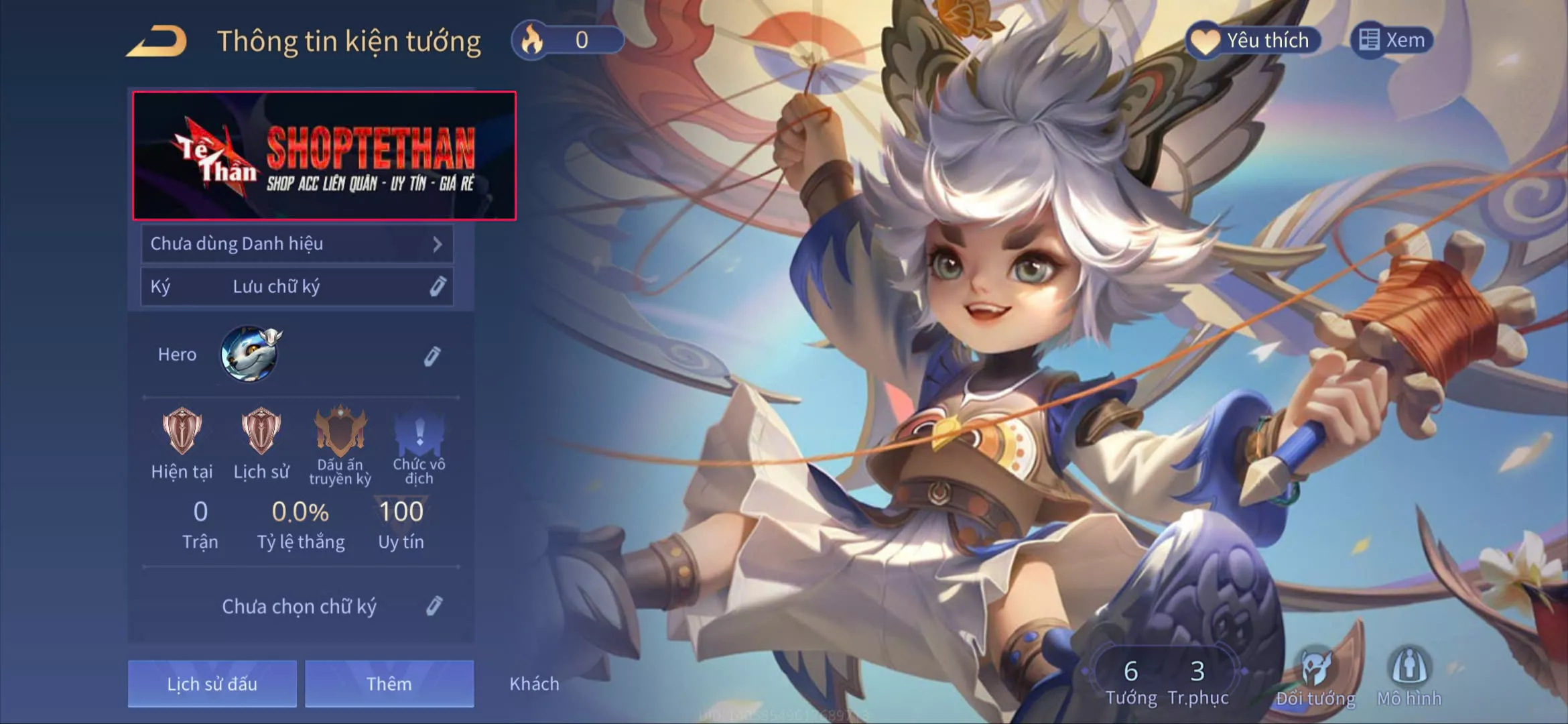Select the Hero avatar portrait
Screen dimensions: 1568x724
(x=250, y=354)
